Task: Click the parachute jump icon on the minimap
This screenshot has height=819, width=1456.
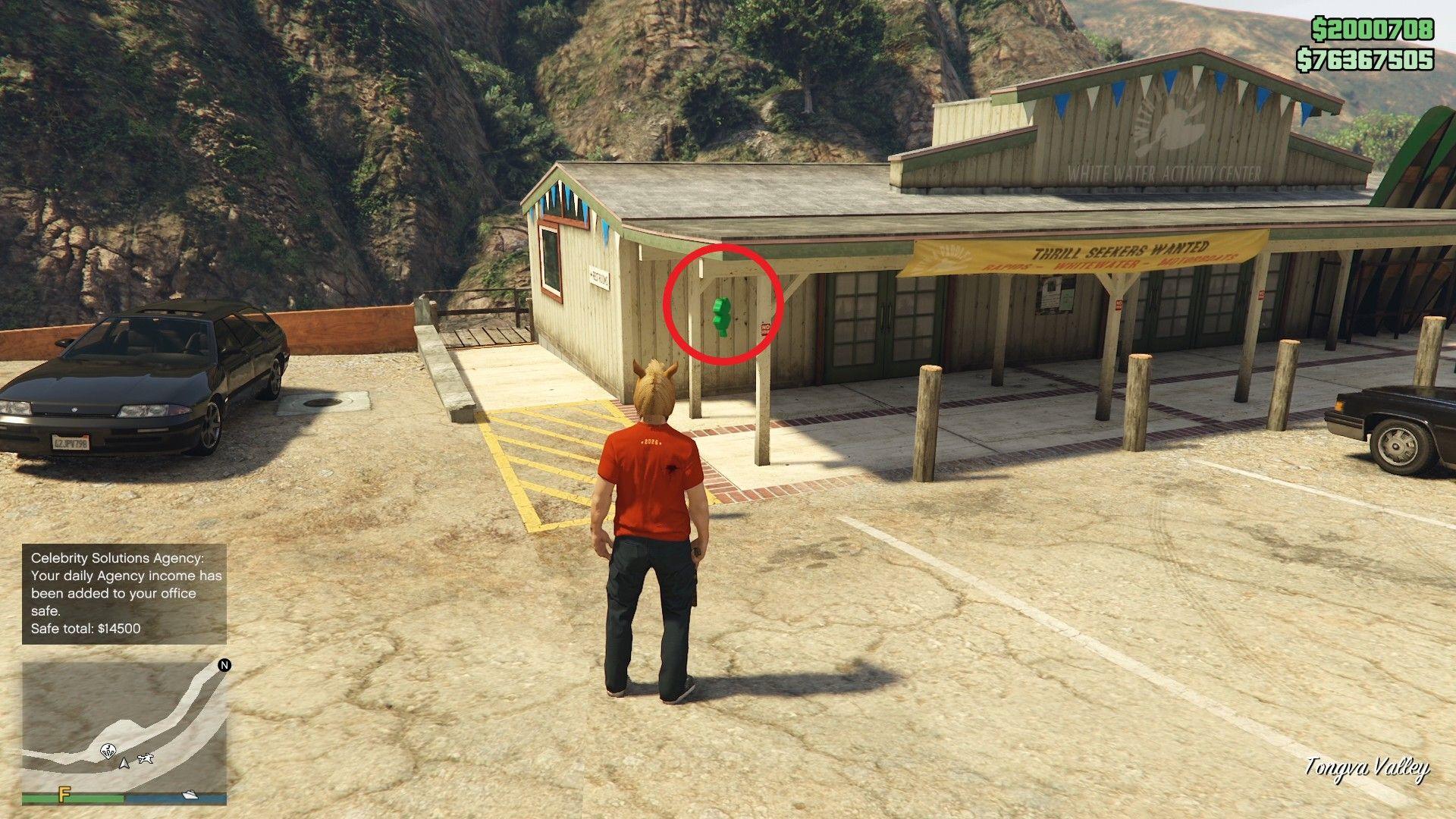Action: [x=108, y=751]
